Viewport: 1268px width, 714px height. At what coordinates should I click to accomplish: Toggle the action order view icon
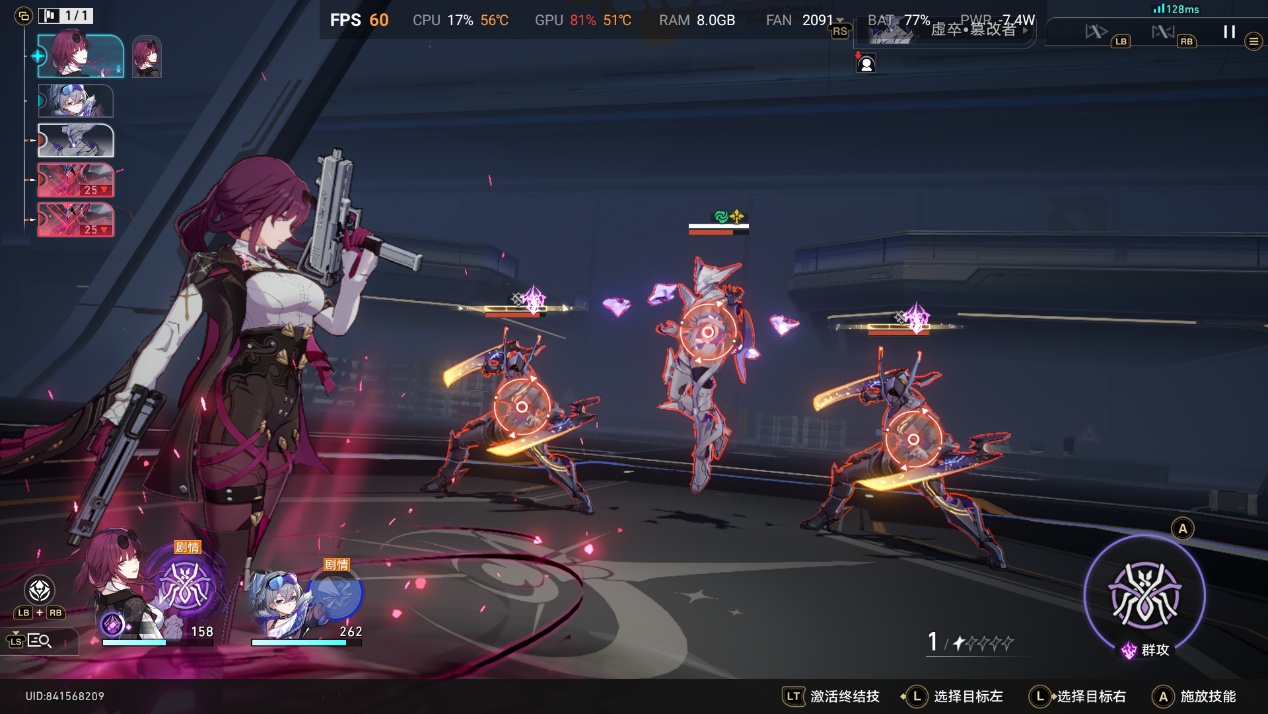coord(23,16)
